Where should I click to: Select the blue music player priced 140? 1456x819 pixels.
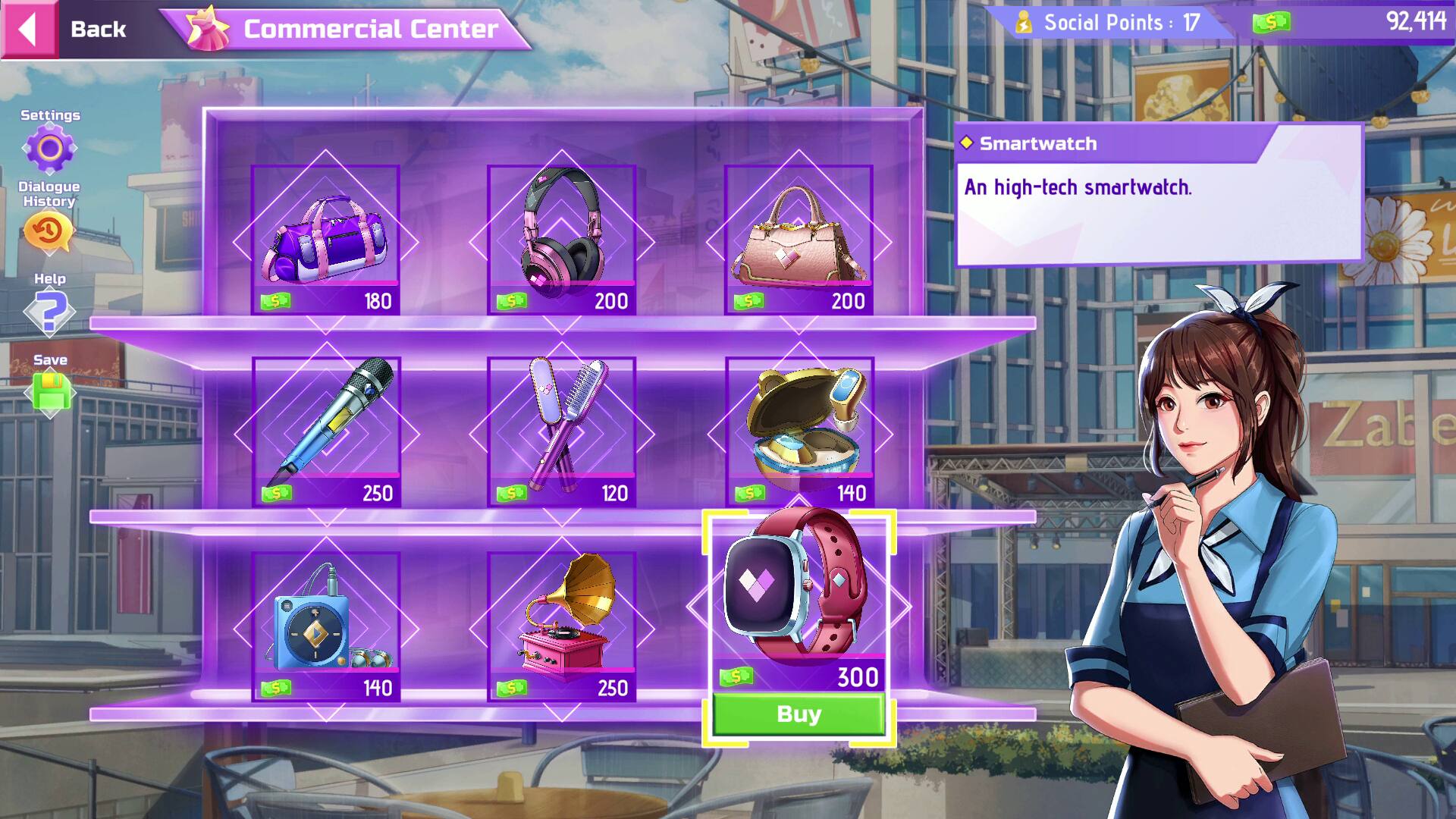pos(328,622)
